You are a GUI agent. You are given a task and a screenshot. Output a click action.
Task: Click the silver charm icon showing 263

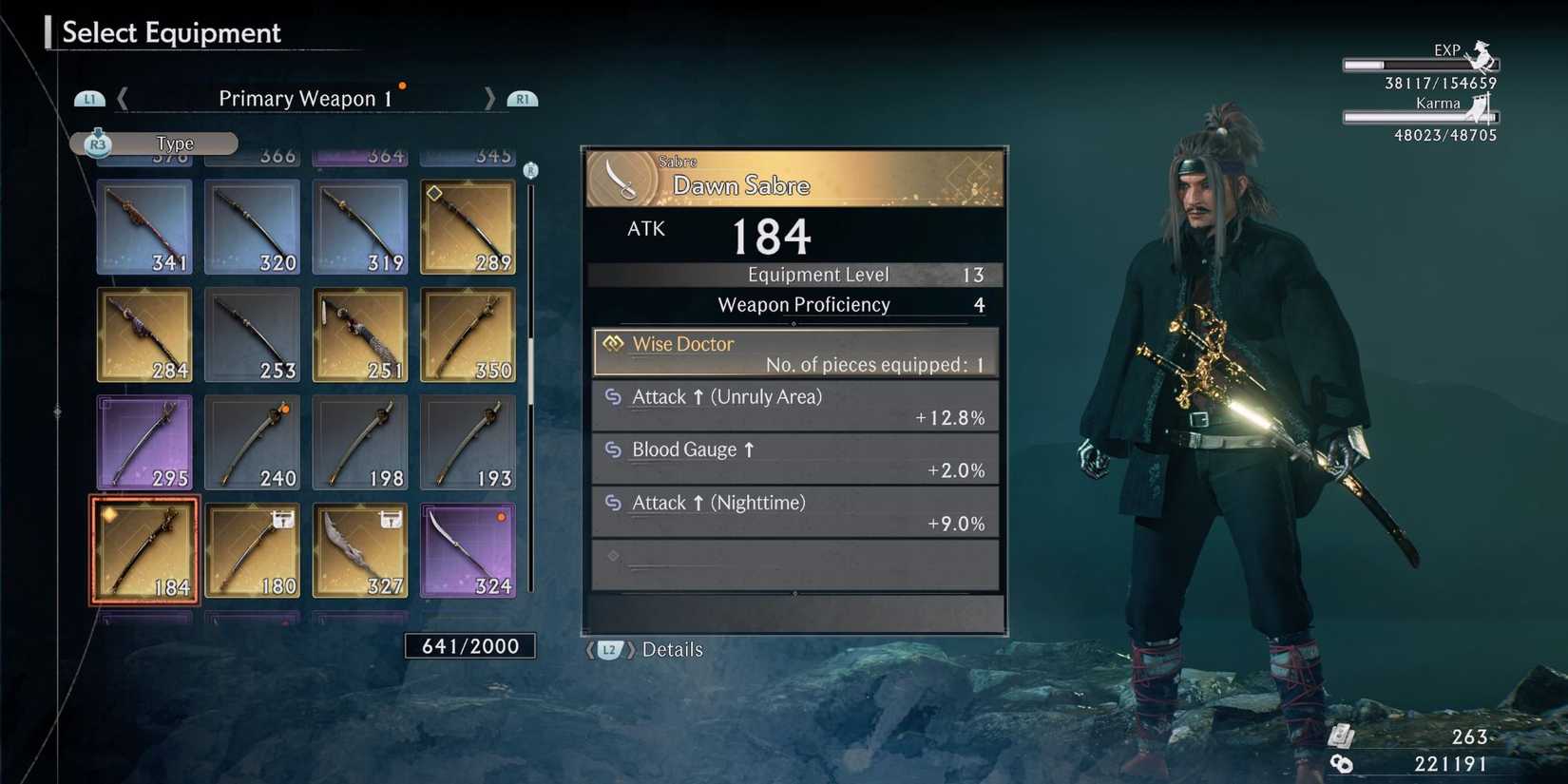tap(1344, 734)
